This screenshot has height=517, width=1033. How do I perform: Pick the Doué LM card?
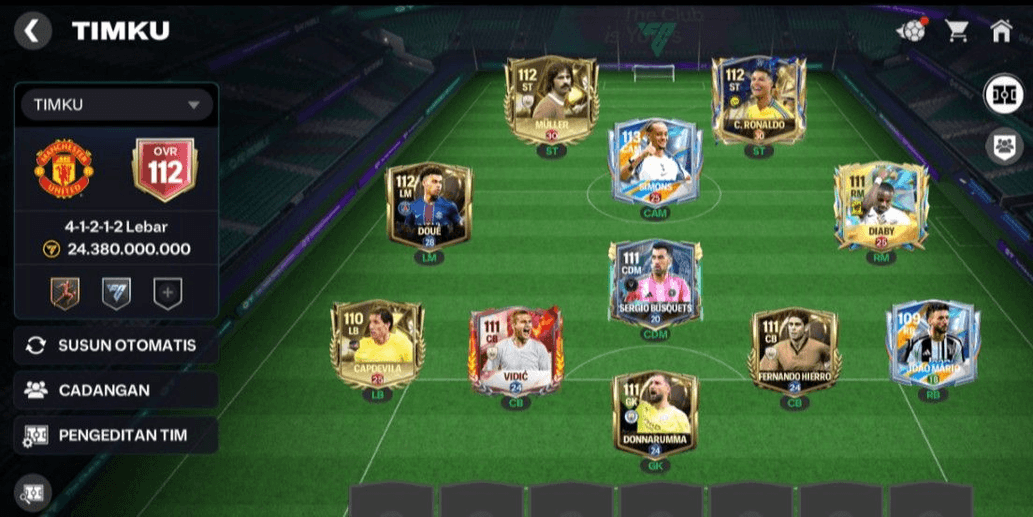click(430, 208)
